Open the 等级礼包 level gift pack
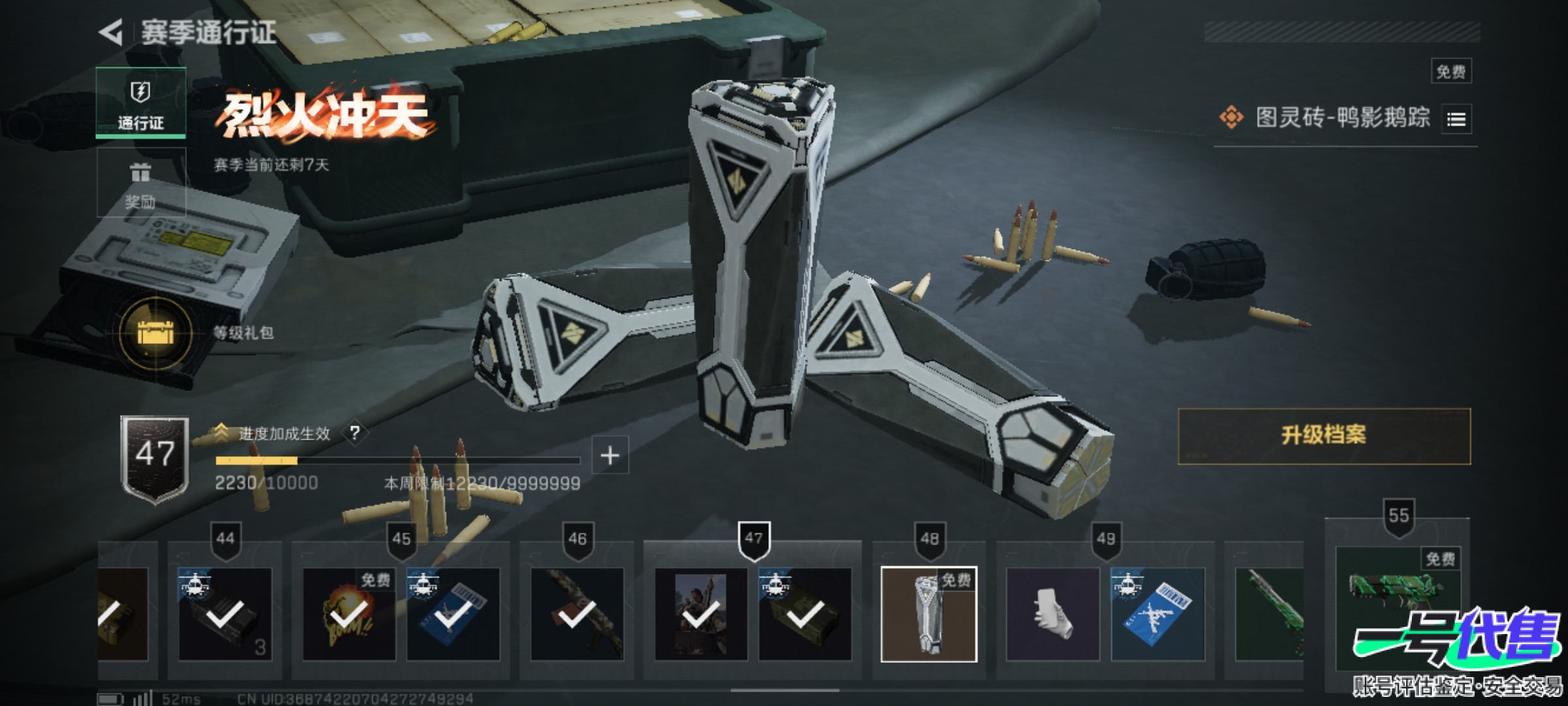The height and width of the screenshot is (706, 1568). coord(155,333)
